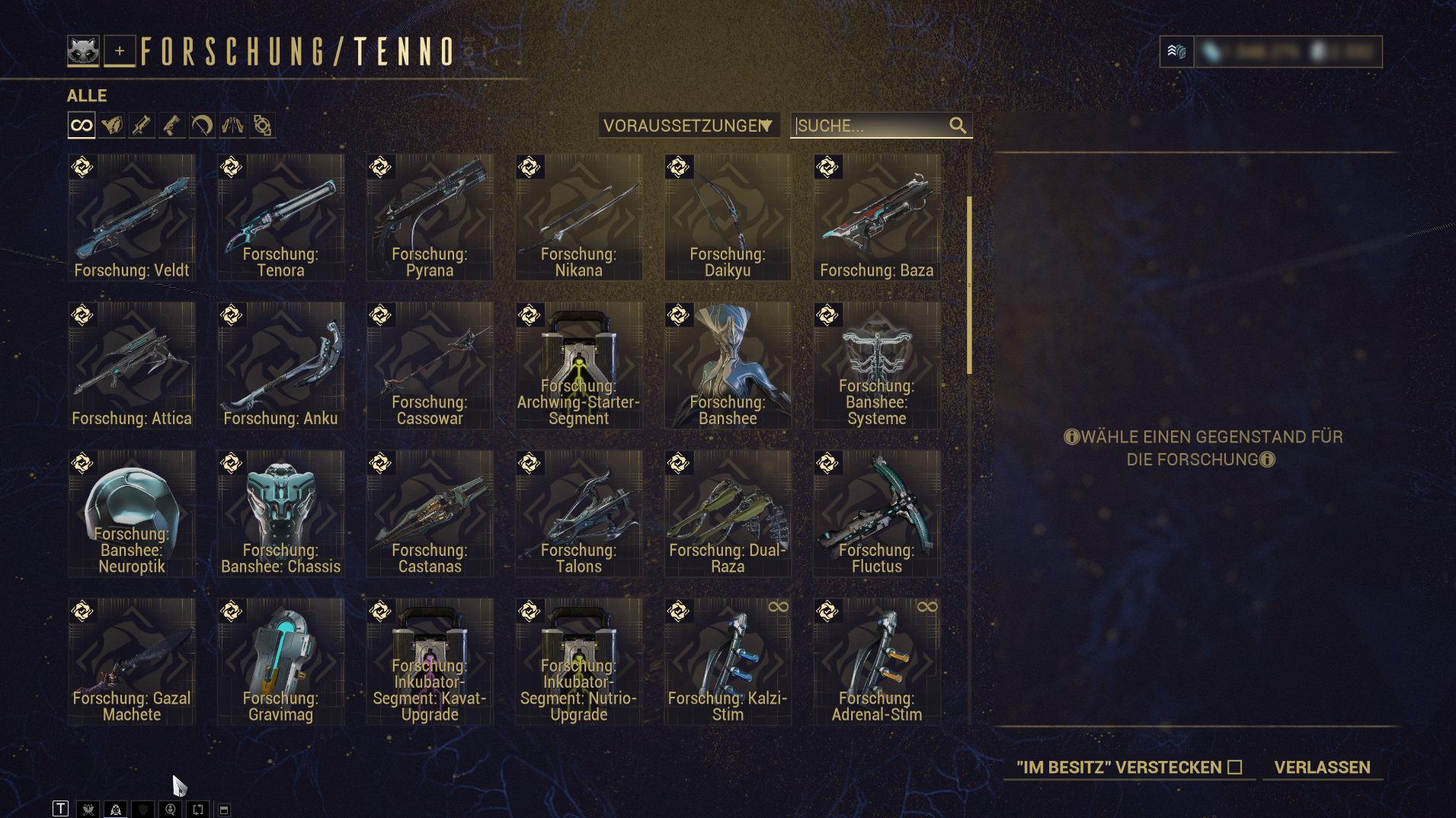Leave the research screen via Verlassen
1456x818 pixels.
(1322, 767)
